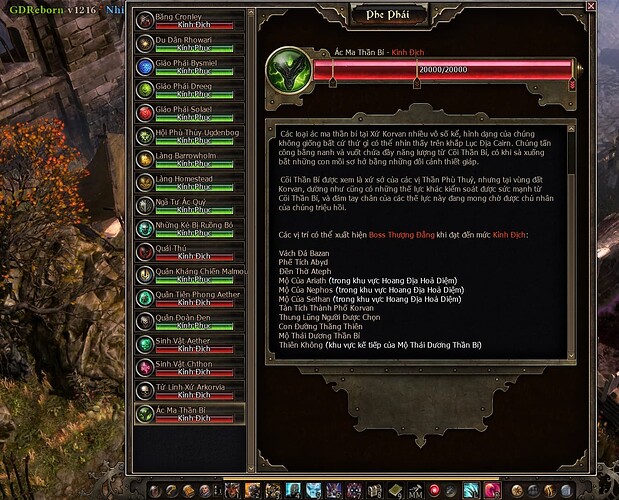
Task: Open the Giáo Phái Bysmiel faction entry
Action: coord(188,67)
